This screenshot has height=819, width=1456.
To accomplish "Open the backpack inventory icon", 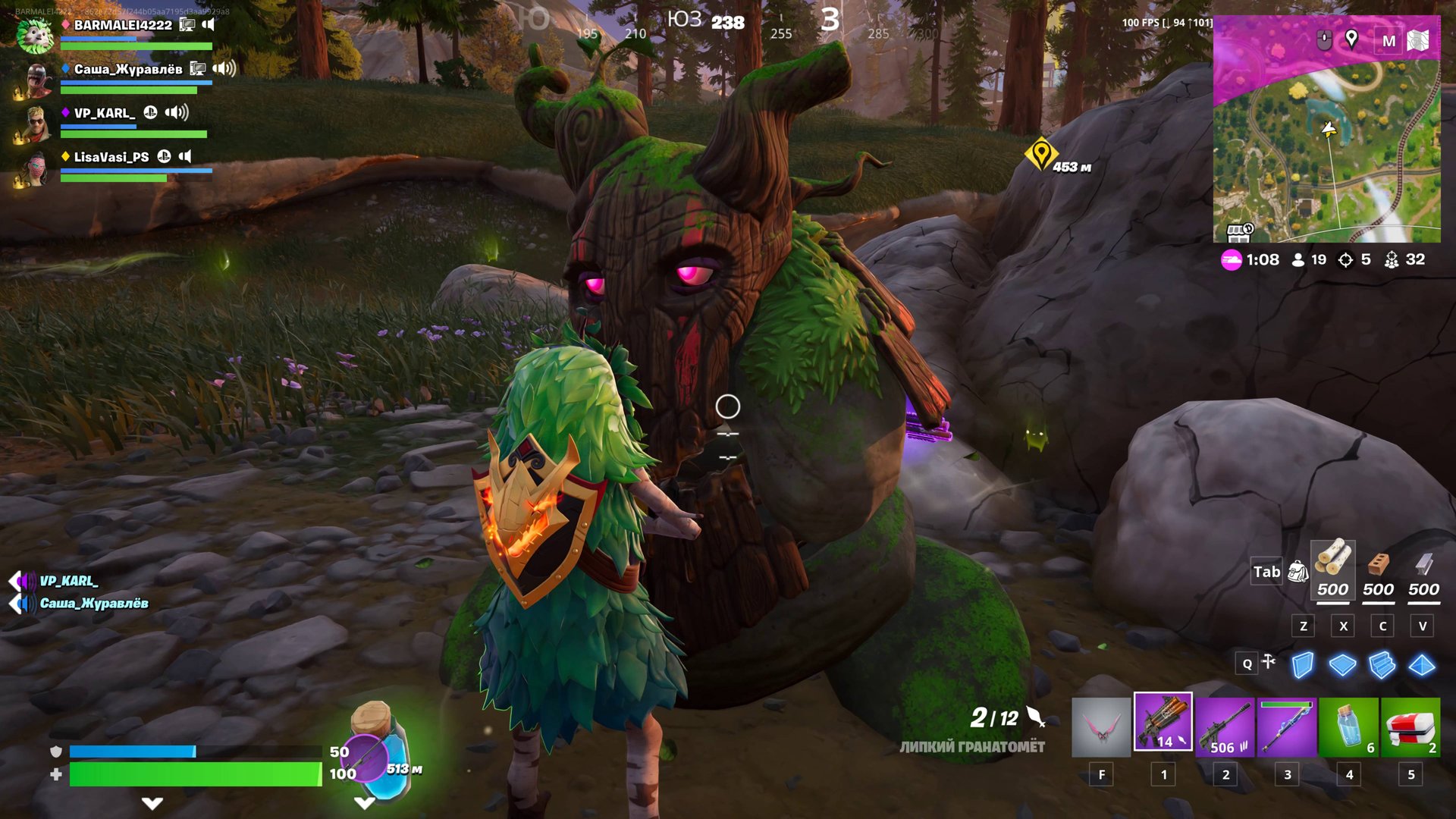I will (x=1298, y=572).
